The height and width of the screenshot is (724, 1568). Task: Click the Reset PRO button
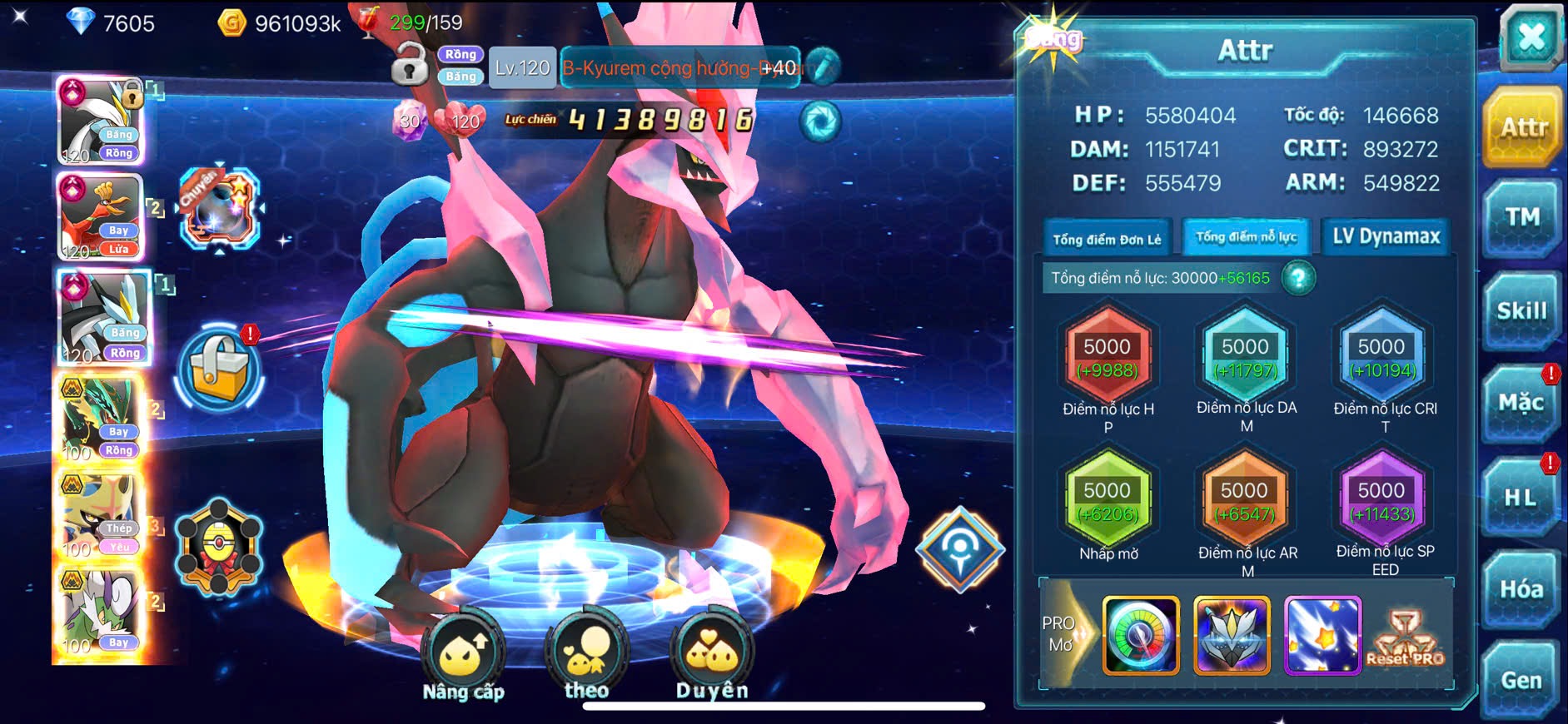(1406, 638)
